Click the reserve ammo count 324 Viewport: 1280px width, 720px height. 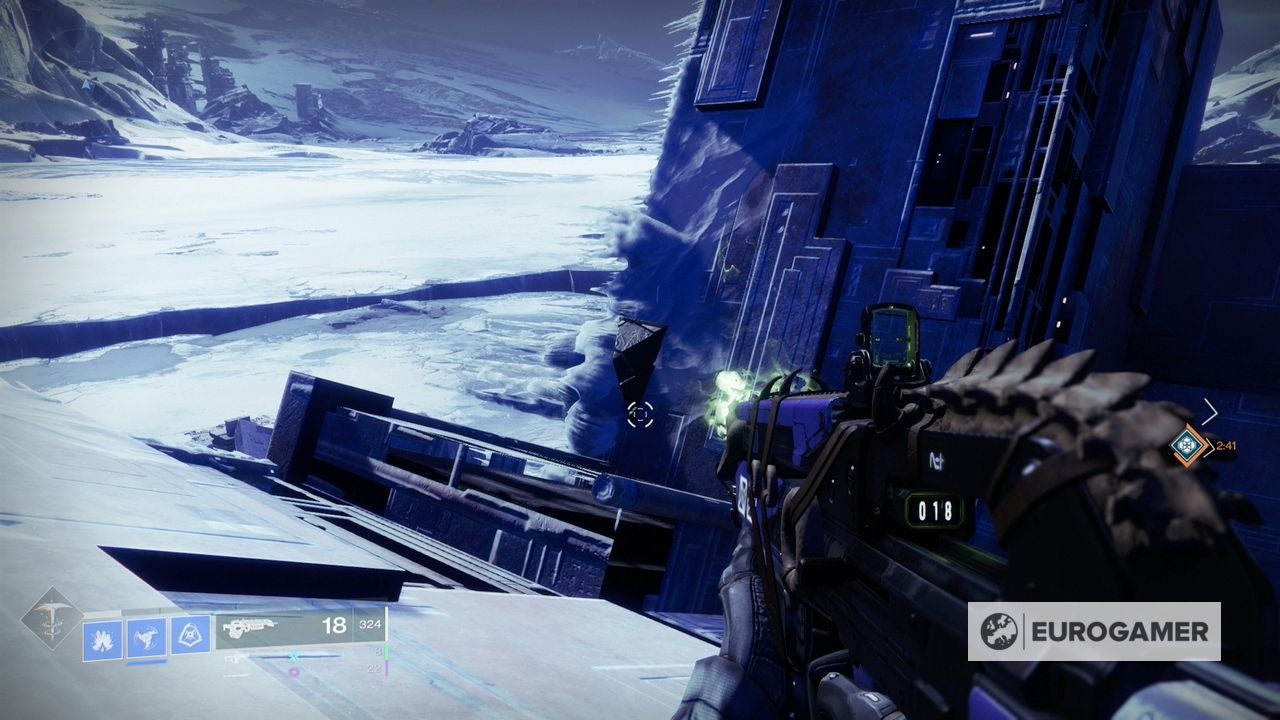click(x=370, y=626)
